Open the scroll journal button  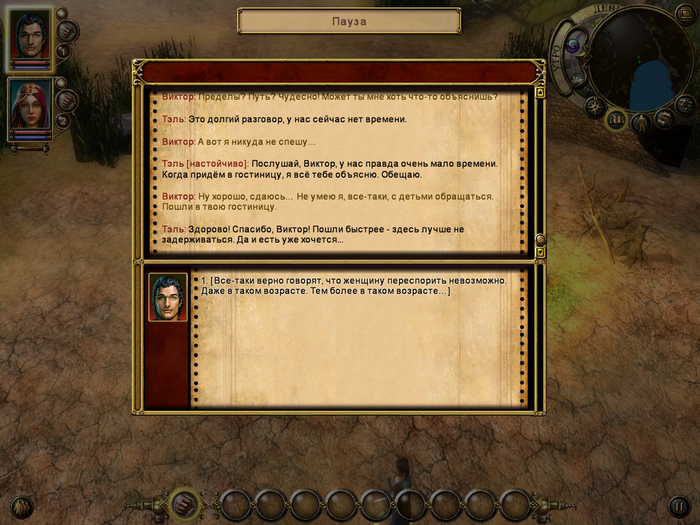[x=662, y=119]
